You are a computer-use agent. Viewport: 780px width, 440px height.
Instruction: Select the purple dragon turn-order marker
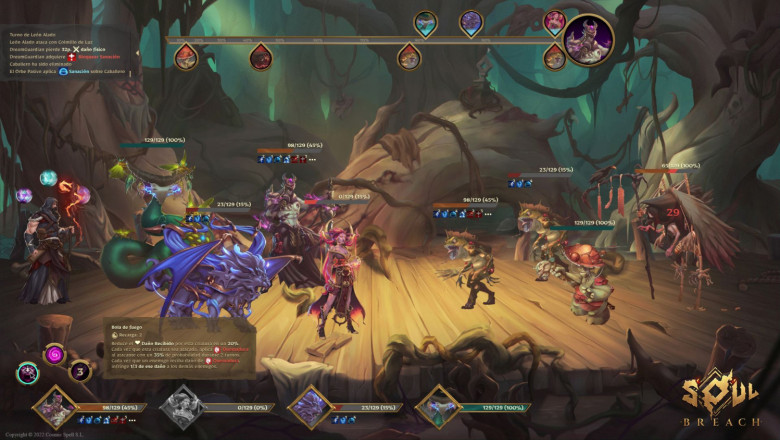[471, 23]
